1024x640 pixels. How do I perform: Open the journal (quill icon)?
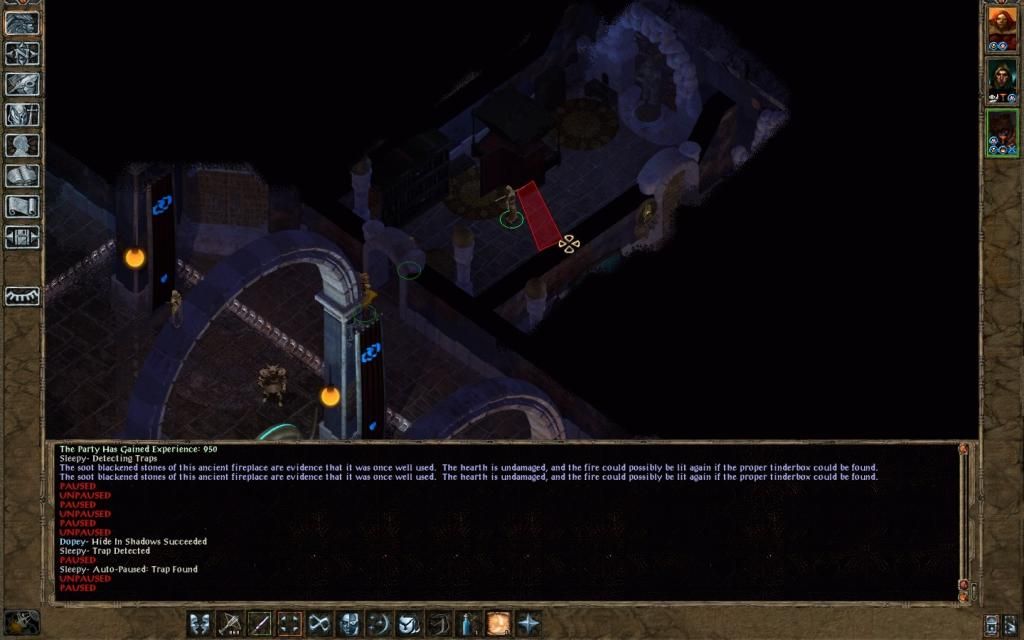pyautogui.click(x=22, y=84)
